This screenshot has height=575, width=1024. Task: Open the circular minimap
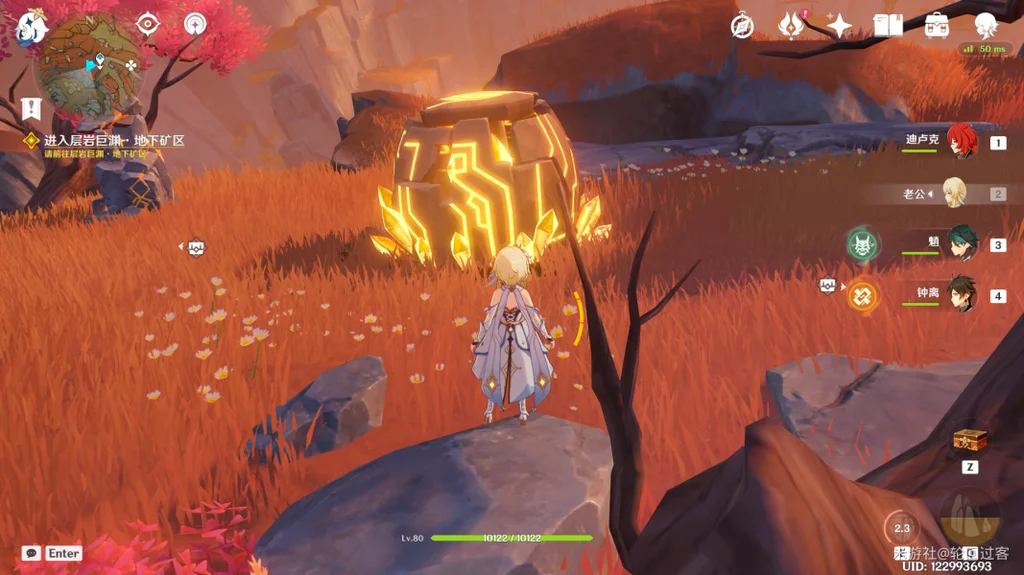88,68
